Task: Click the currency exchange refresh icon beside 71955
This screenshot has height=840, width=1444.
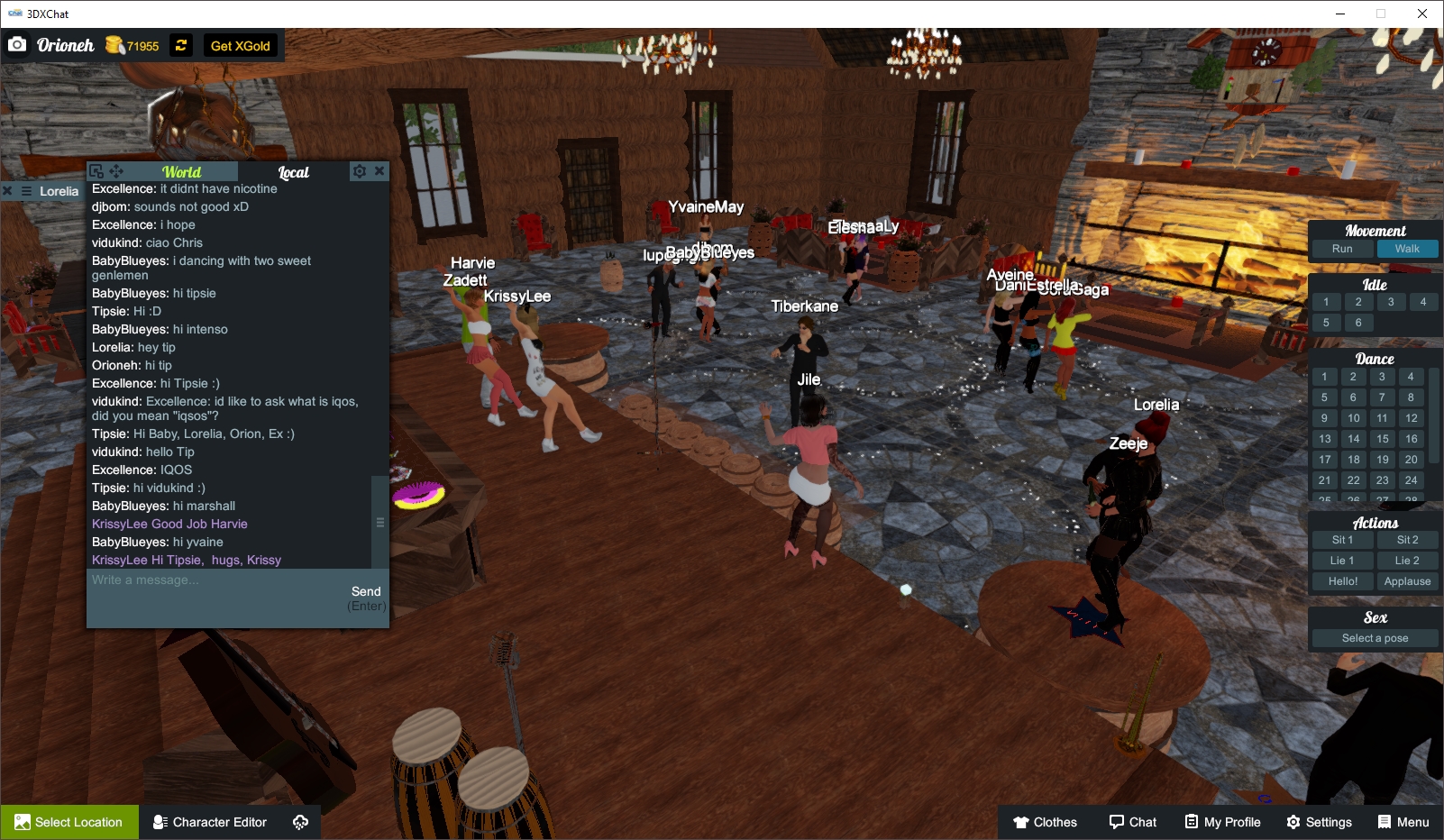Action: [181, 45]
